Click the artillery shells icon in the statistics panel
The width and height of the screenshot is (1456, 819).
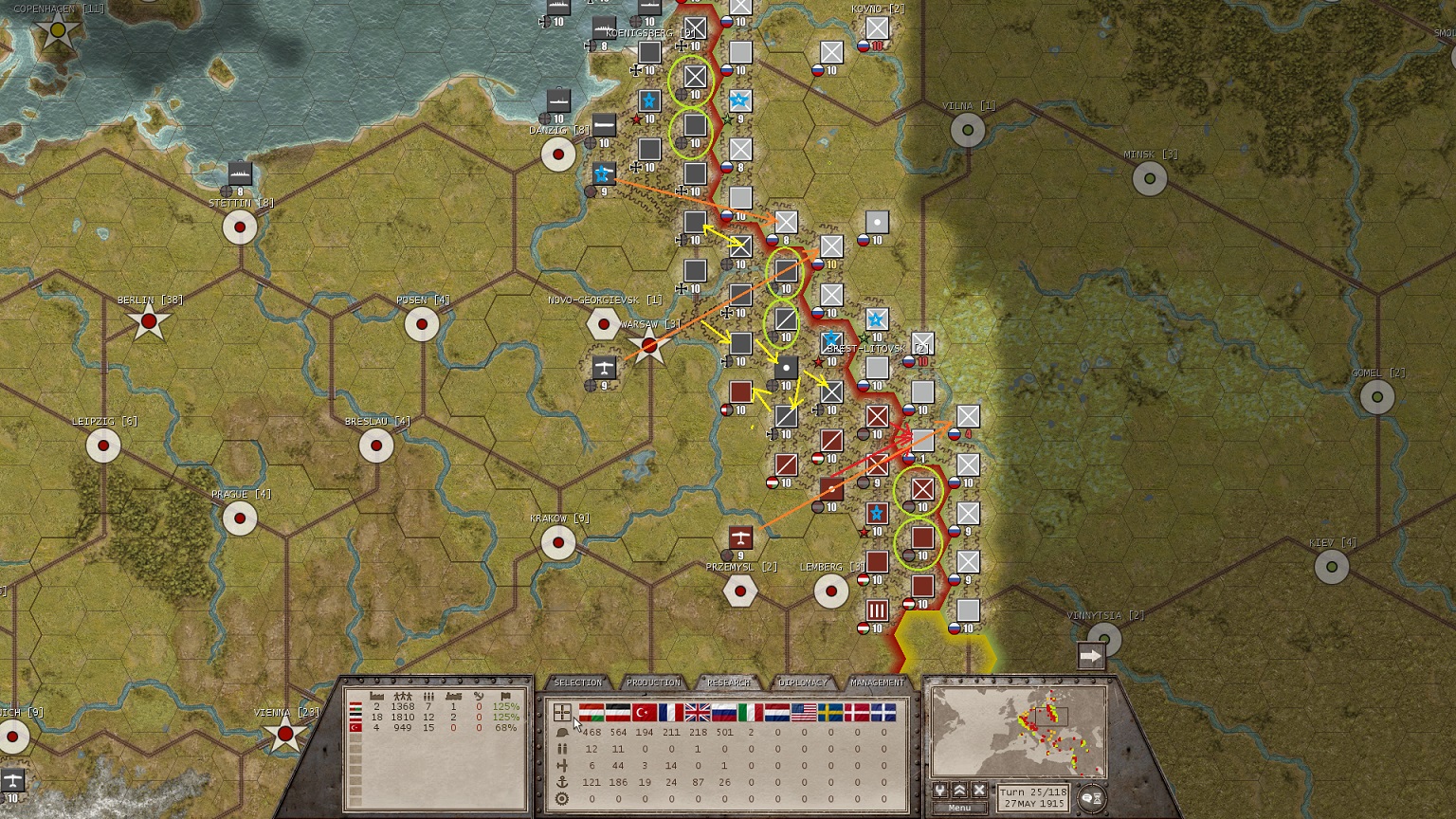[561, 749]
